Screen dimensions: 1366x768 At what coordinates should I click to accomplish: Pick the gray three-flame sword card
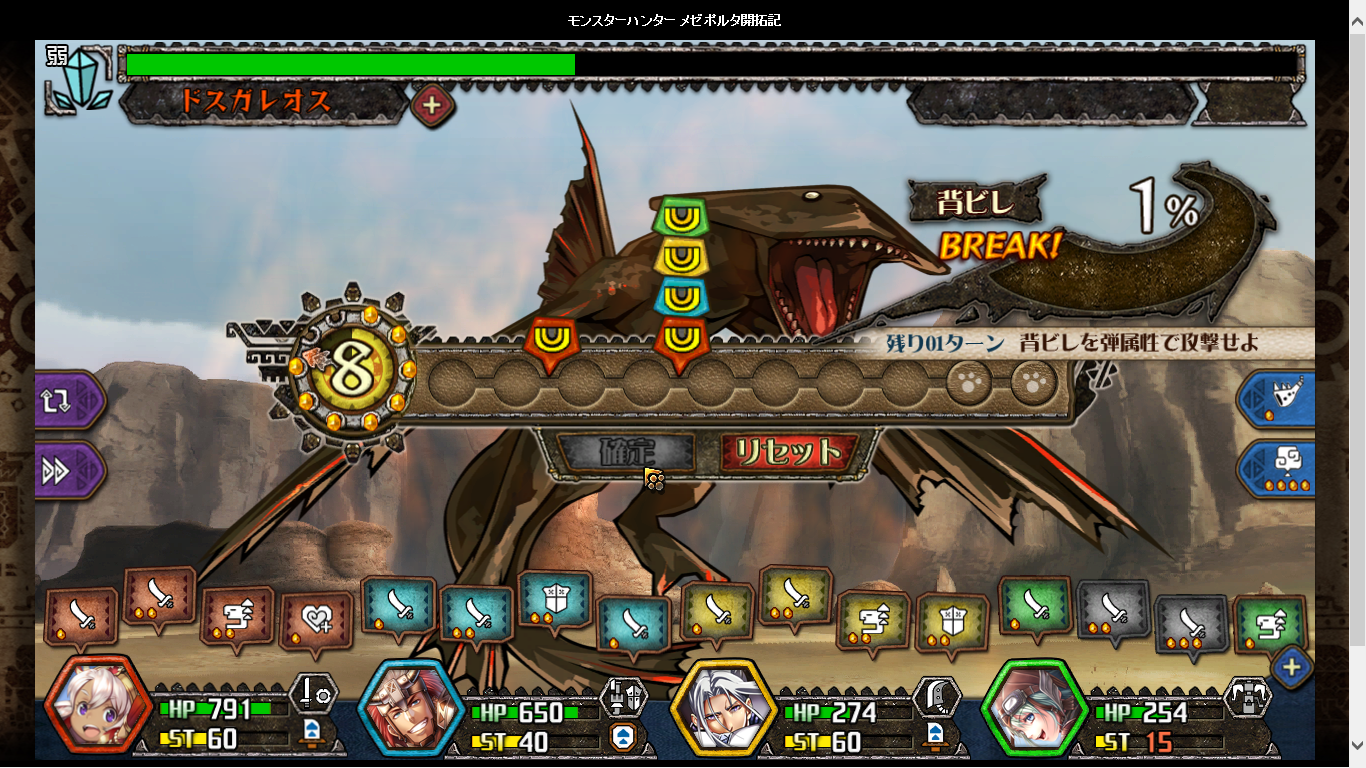click(1191, 624)
